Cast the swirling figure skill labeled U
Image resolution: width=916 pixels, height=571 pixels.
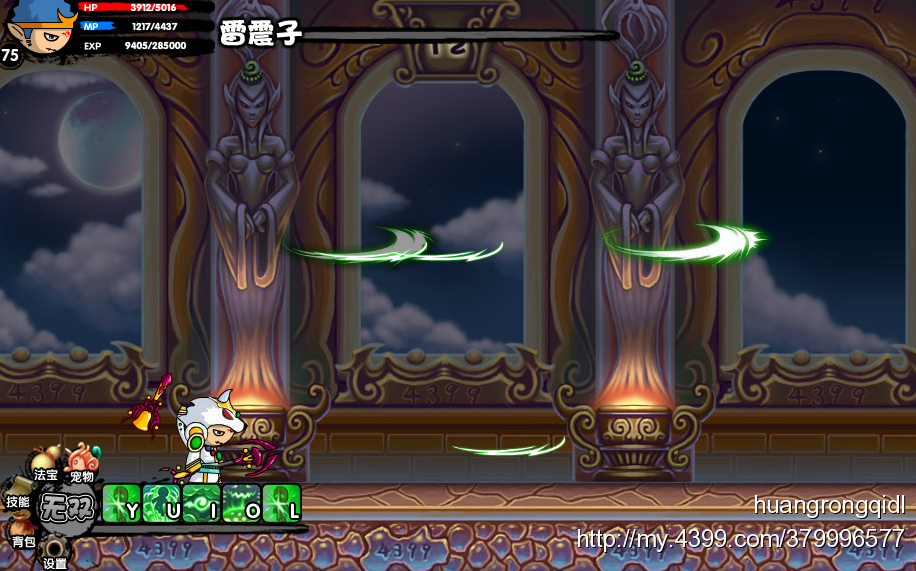(162, 503)
